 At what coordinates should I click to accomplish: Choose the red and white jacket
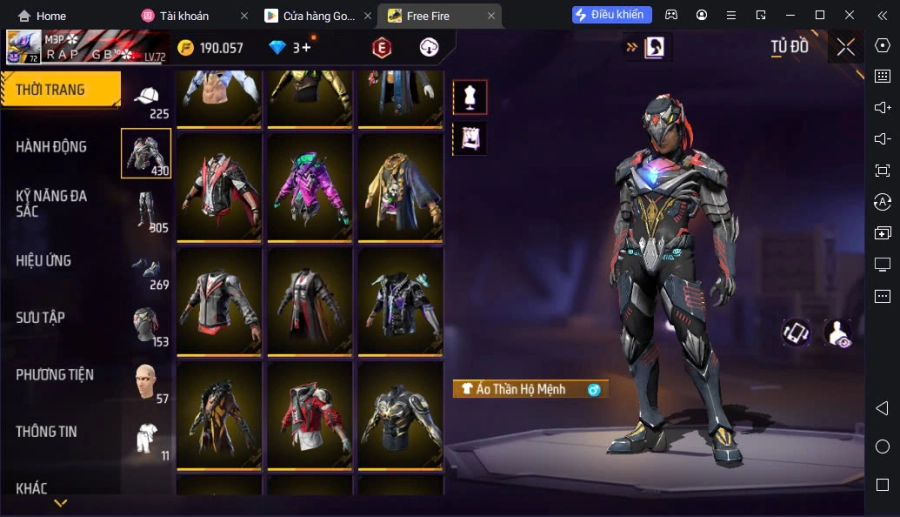tap(310, 412)
